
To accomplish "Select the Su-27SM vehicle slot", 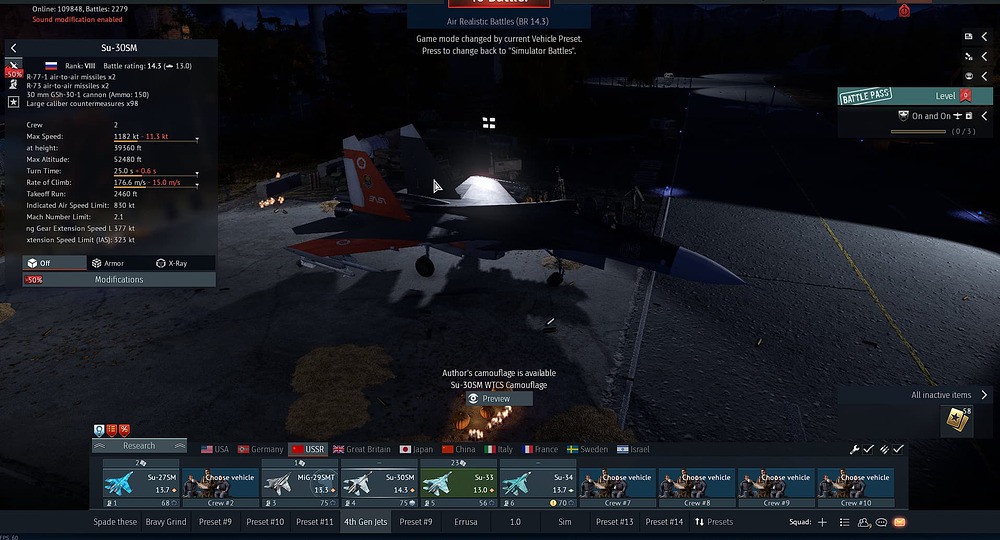I will pos(141,485).
